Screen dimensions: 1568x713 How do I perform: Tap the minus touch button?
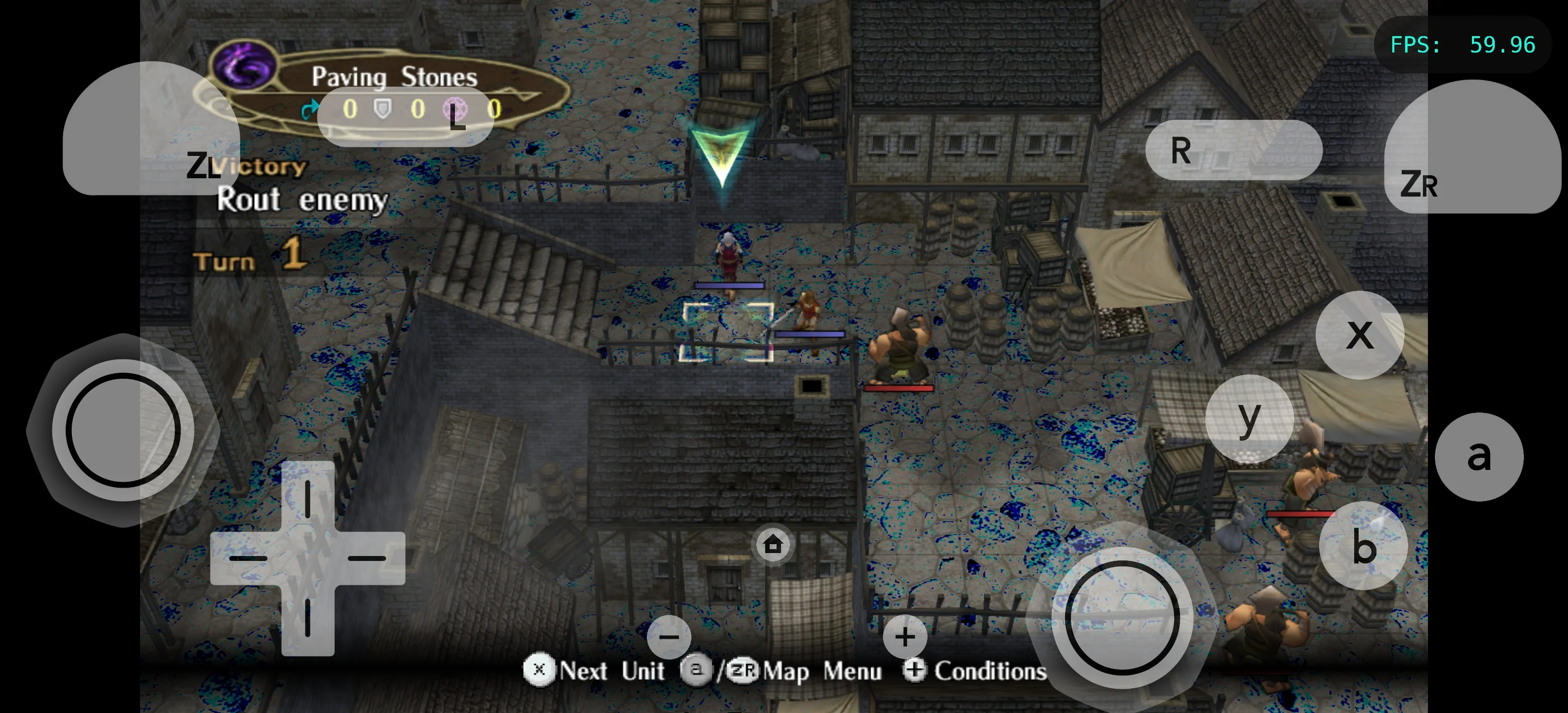[669, 637]
